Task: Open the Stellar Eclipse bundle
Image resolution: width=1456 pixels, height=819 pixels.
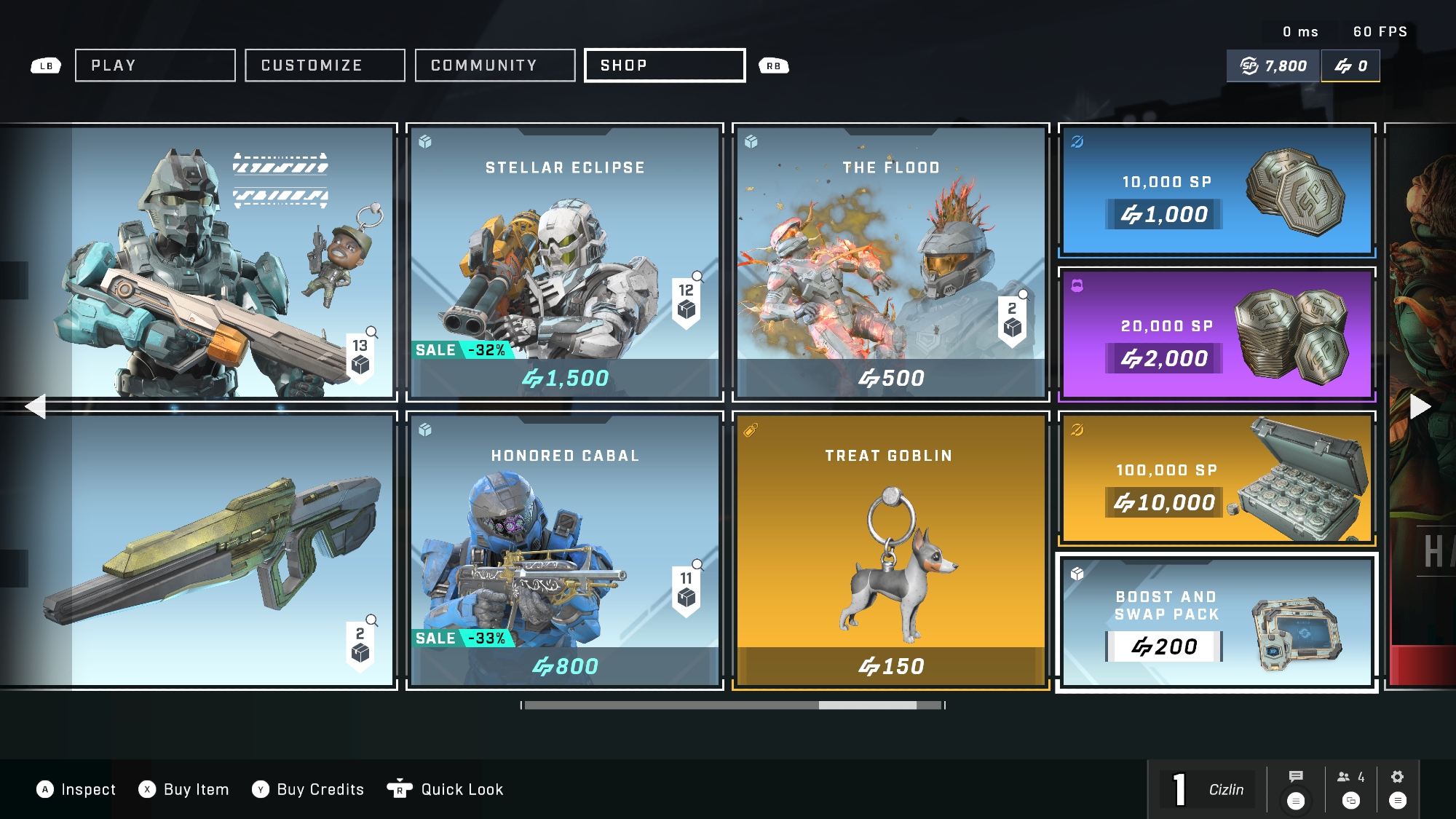Action: (x=565, y=262)
